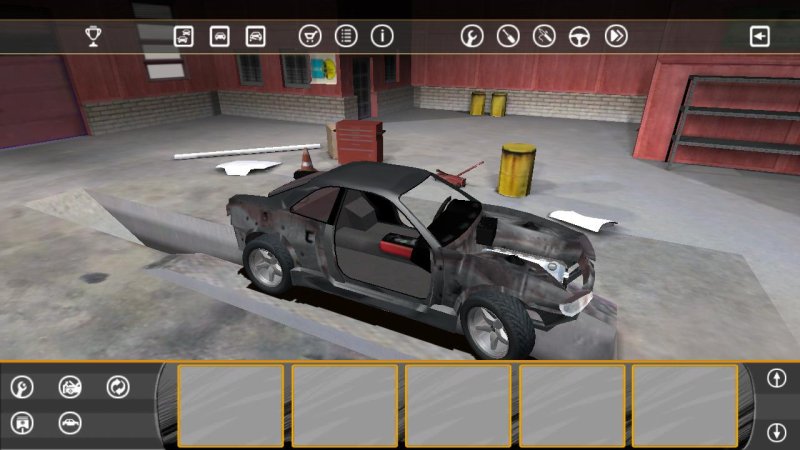Select the car body silhouette category
This screenshot has height=450, width=800.
click(70, 422)
